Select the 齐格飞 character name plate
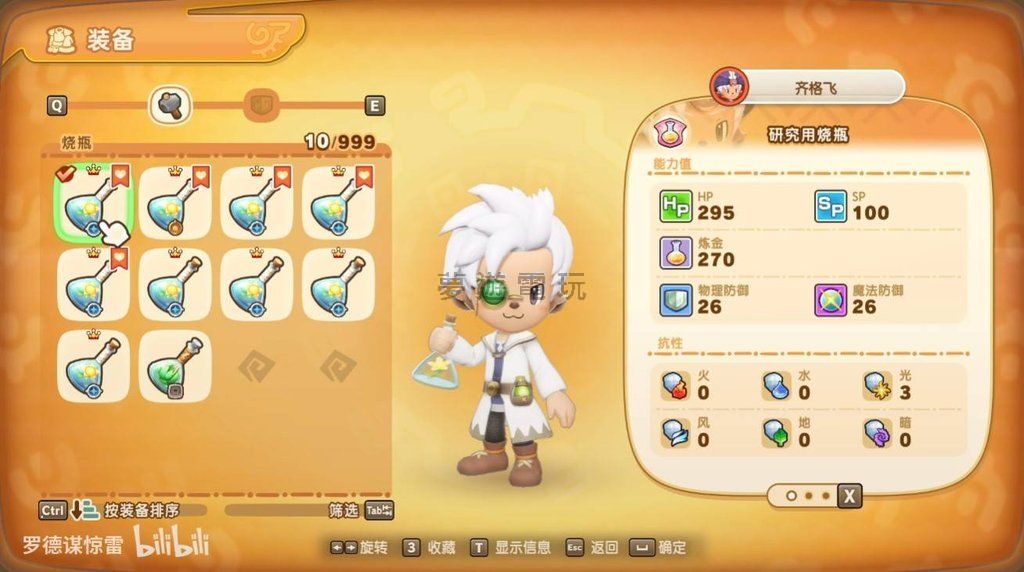Screen dimensions: 1024x572 click(x=815, y=87)
